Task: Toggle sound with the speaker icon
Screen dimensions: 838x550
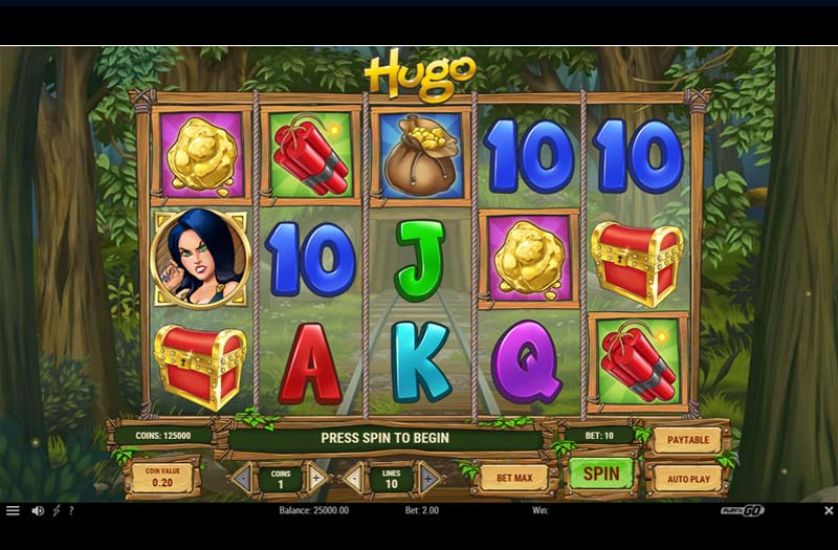Action: coord(38,511)
